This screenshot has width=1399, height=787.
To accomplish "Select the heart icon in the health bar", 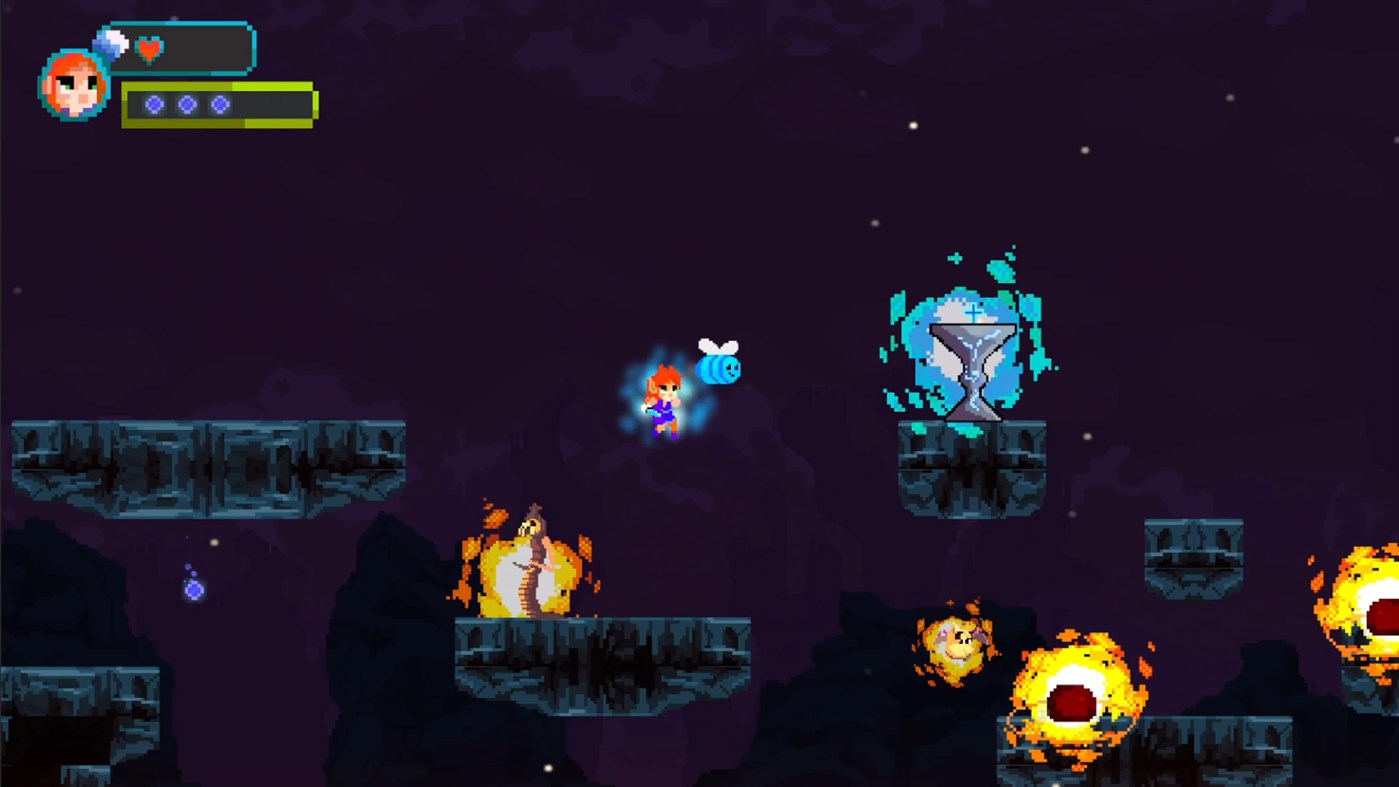I will [148, 46].
